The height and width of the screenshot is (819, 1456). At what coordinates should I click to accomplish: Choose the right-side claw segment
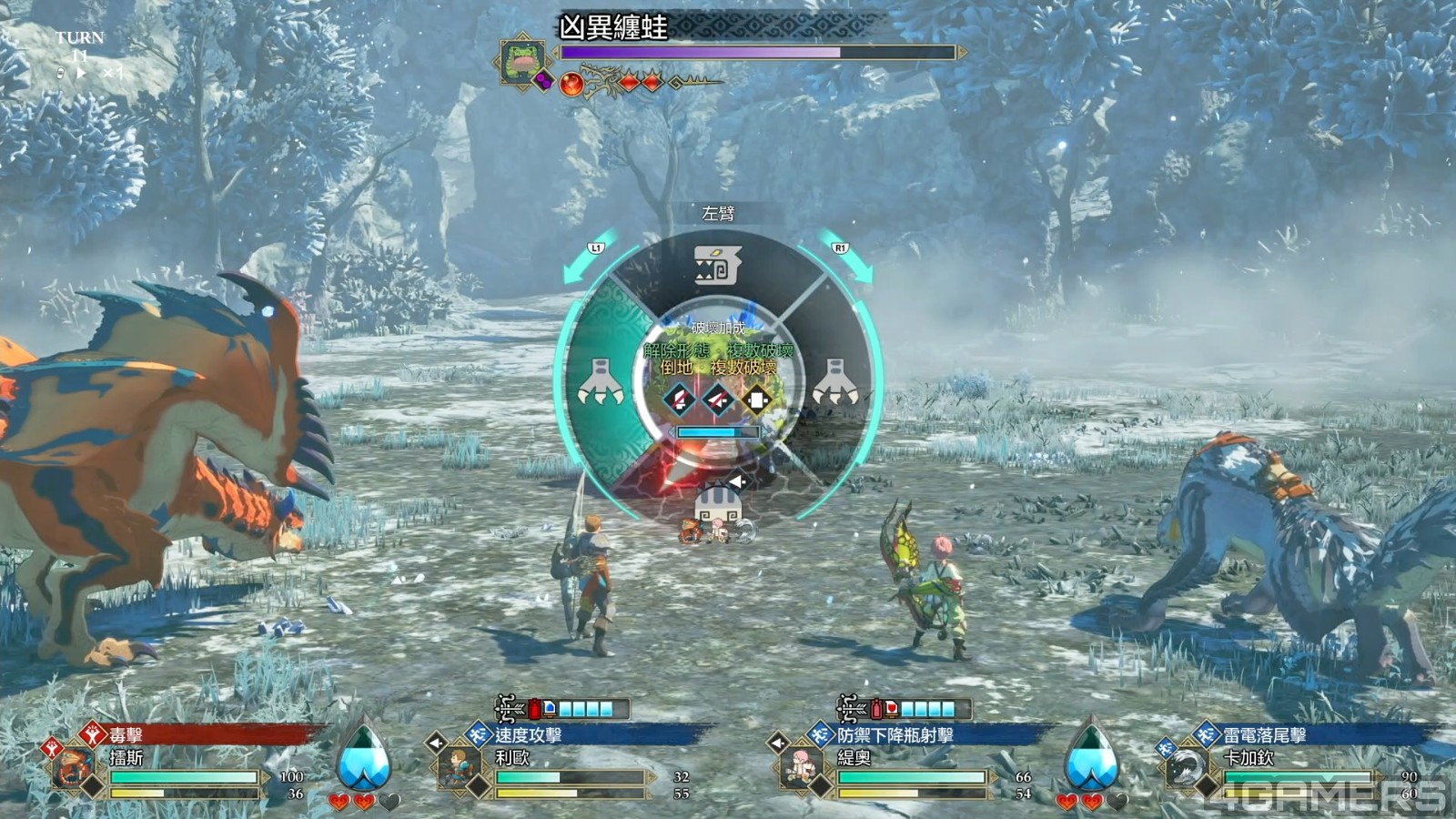834,382
